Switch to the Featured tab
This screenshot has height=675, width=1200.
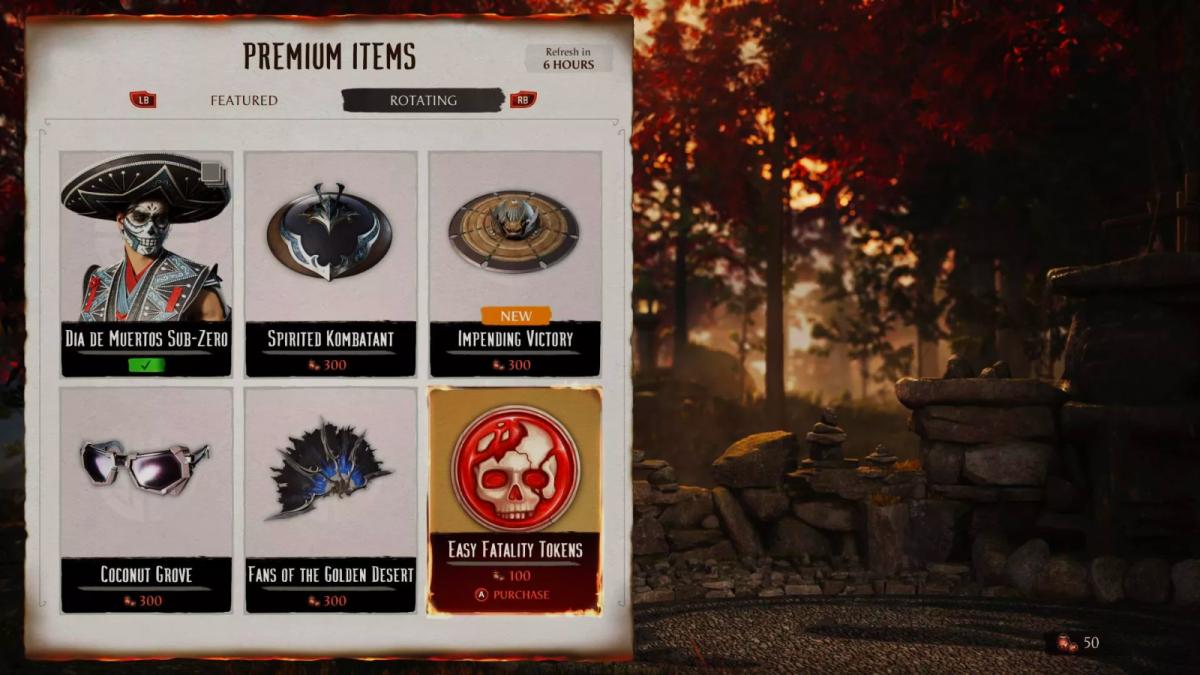tap(244, 100)
